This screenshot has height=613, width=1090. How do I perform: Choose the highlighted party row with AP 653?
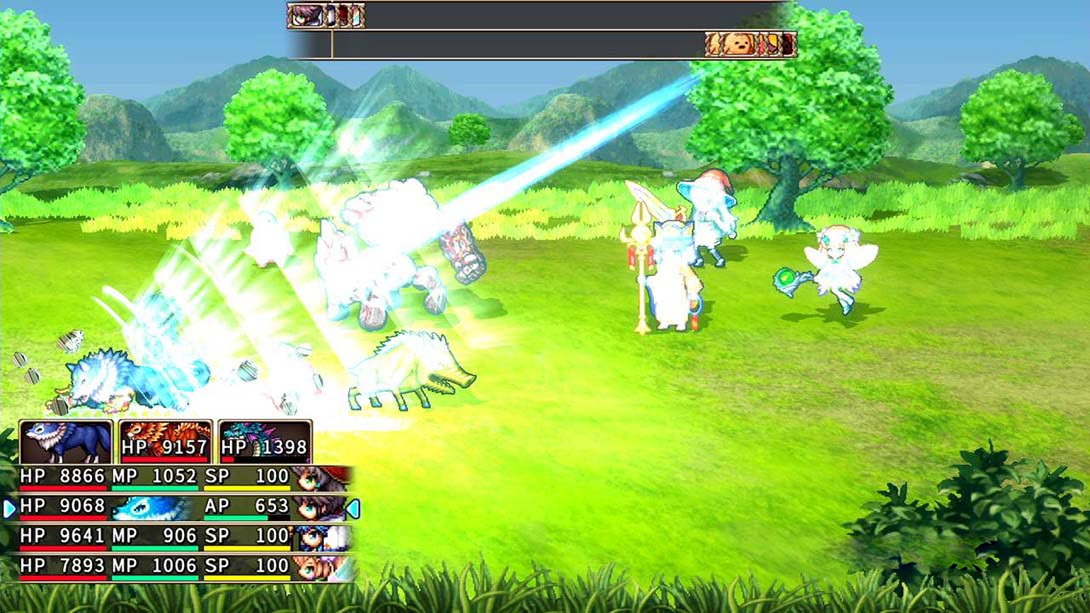click(x=180, y=508)
